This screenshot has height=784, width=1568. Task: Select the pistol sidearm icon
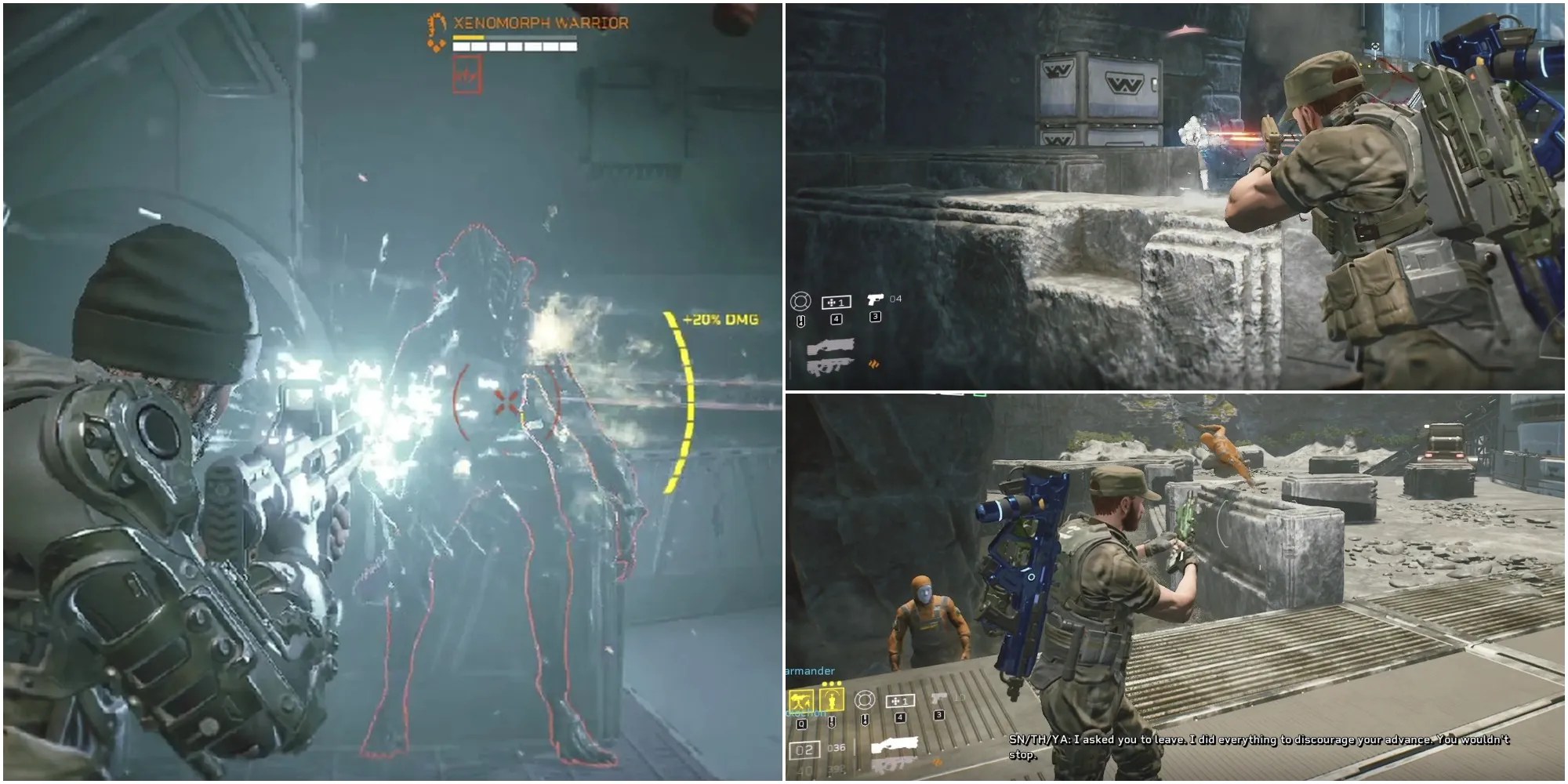click(875, 299)
